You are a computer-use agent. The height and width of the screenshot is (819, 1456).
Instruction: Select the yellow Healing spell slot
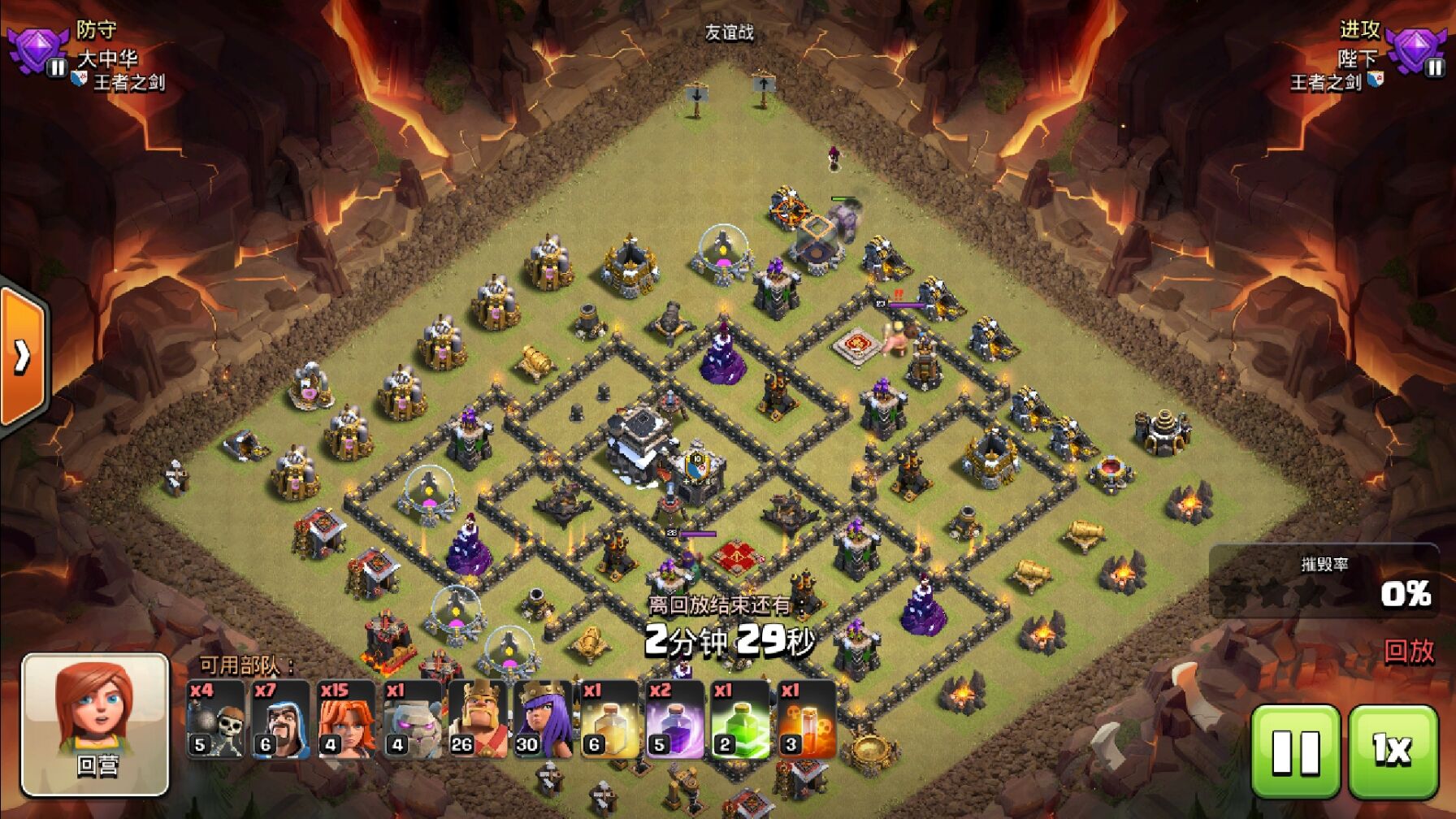(x=609, y=719)
